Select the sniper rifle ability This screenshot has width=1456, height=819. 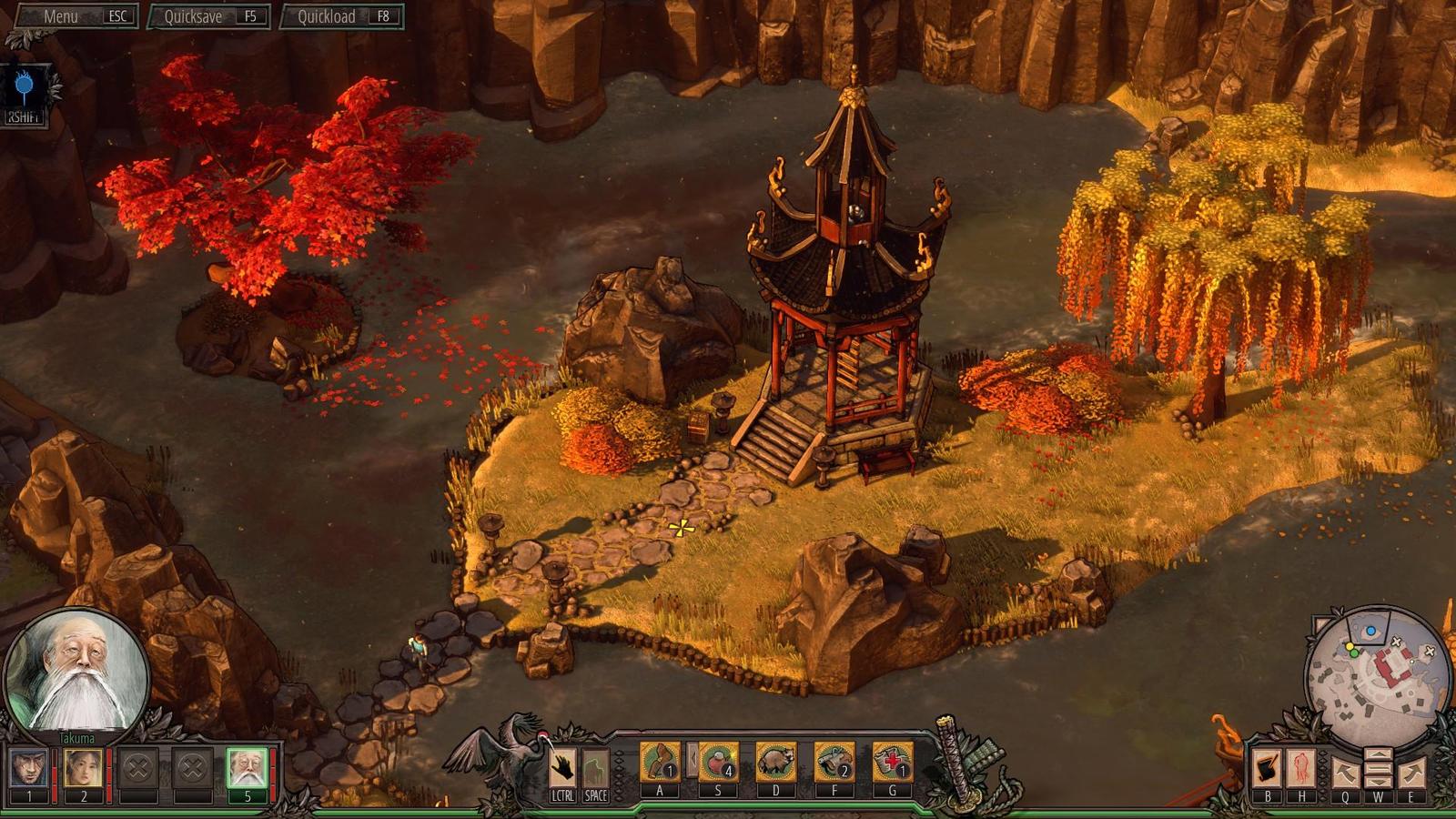(x=660, y=762)
